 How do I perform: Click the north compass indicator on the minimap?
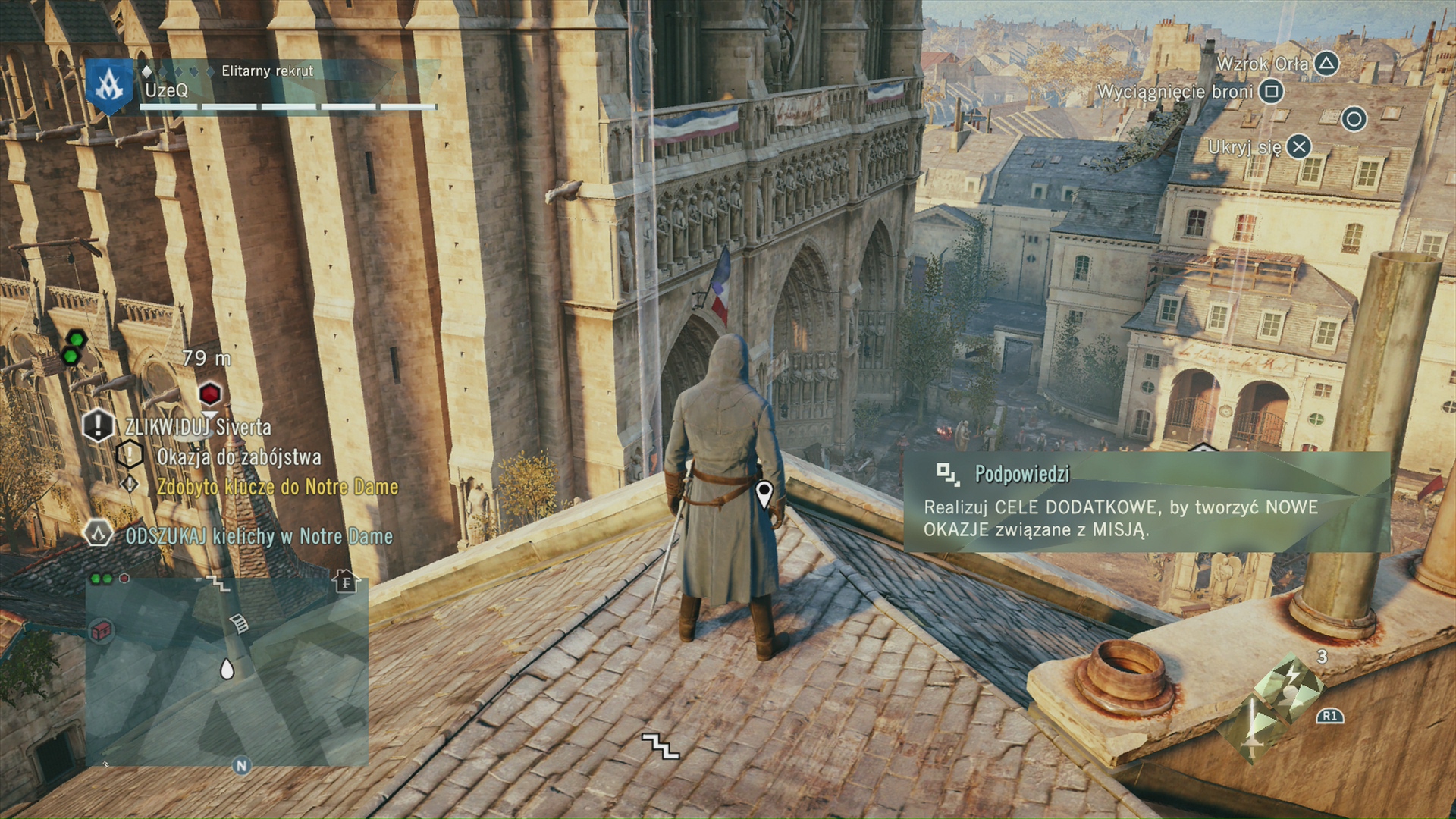click(x=242, y=766)
